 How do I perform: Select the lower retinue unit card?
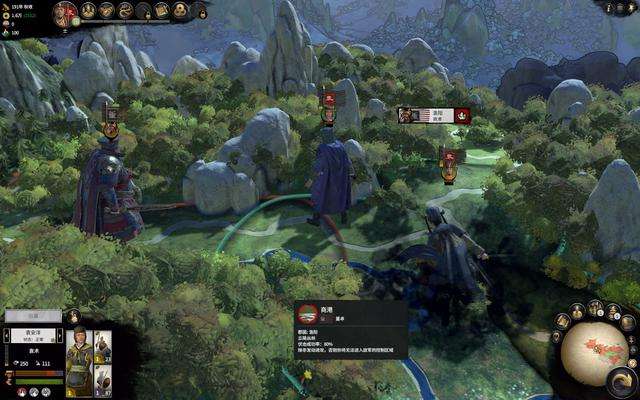pos(103,380)
